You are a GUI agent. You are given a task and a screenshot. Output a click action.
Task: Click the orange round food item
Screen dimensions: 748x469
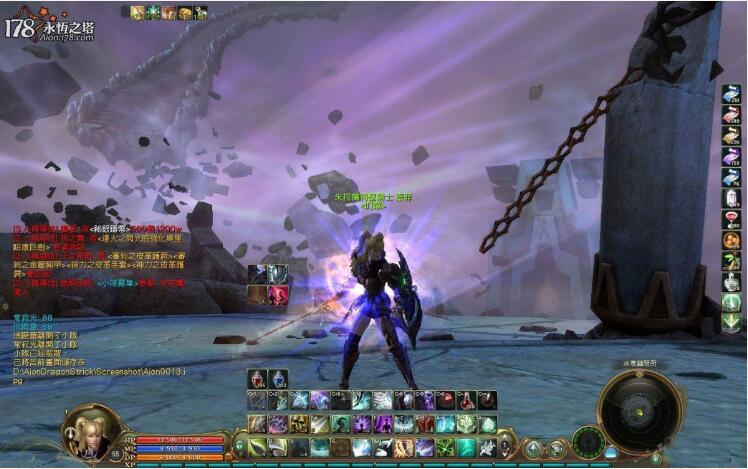pos(731,240)
